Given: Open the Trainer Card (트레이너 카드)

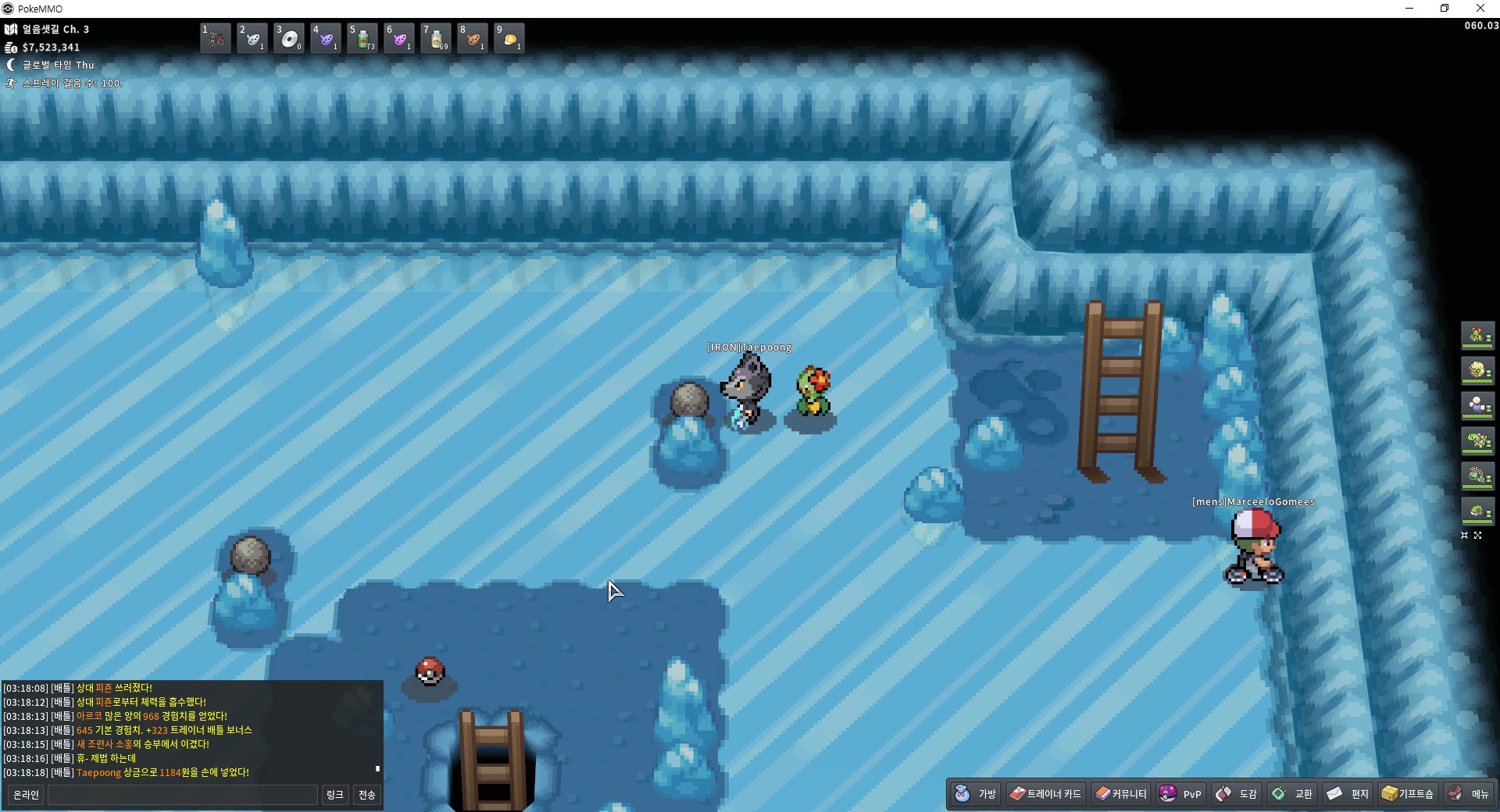Looking at the screenshot, I should (x=1045, y=794).
